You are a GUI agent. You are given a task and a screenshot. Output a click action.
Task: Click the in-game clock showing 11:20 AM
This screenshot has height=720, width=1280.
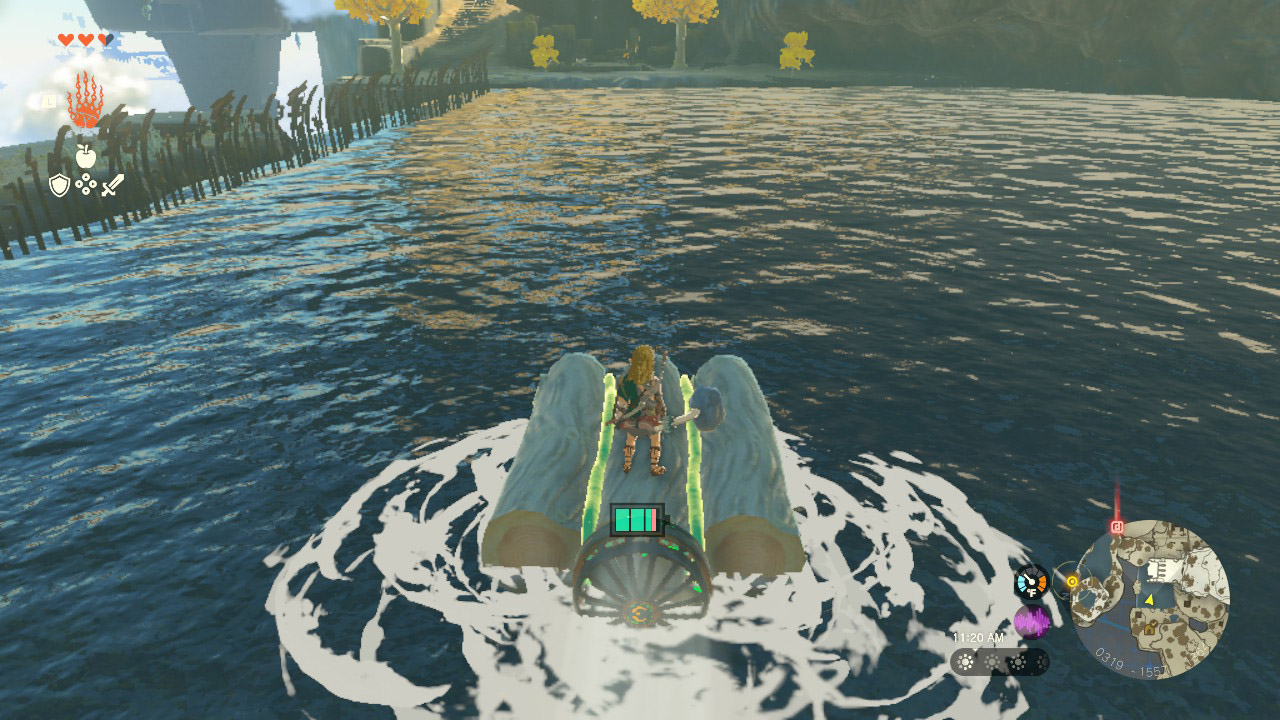(x=977, y=636)
